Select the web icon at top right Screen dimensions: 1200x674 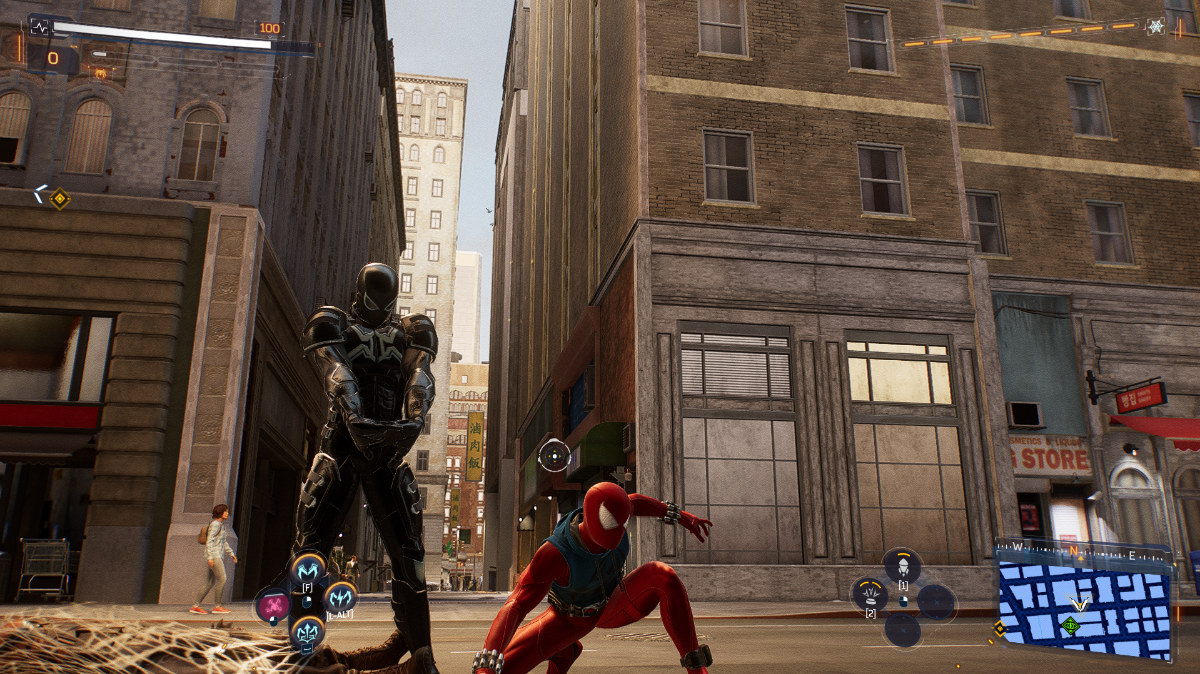coord(1156,26)
